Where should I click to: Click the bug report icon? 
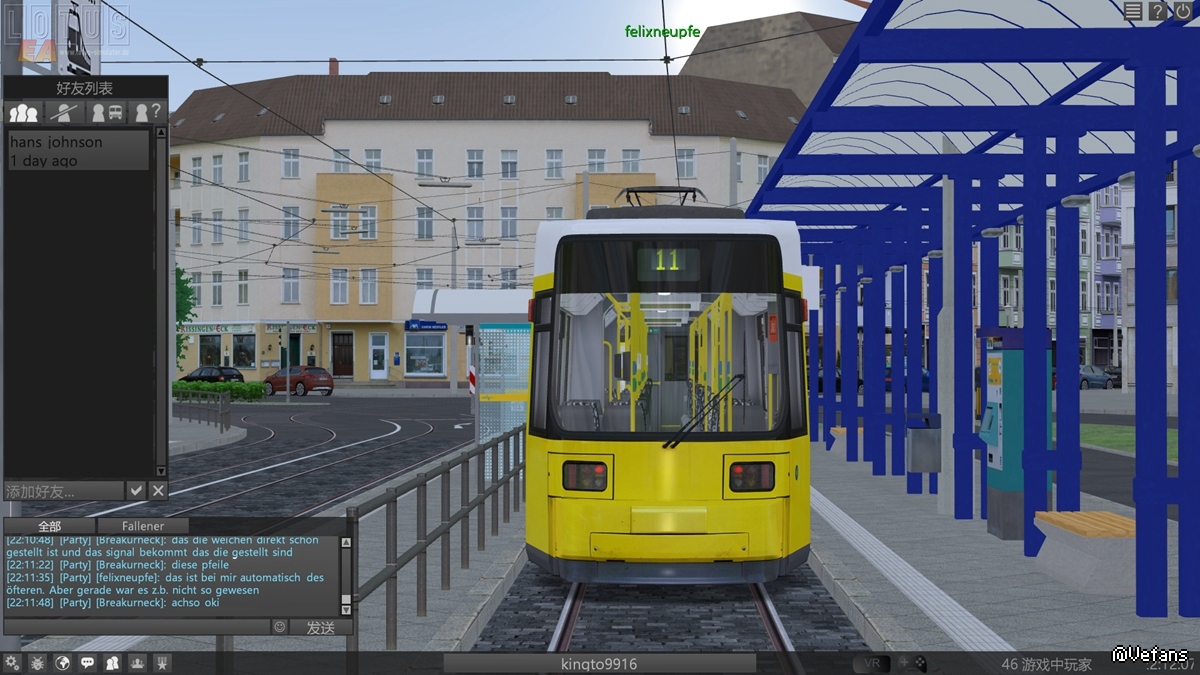point(37,662)
